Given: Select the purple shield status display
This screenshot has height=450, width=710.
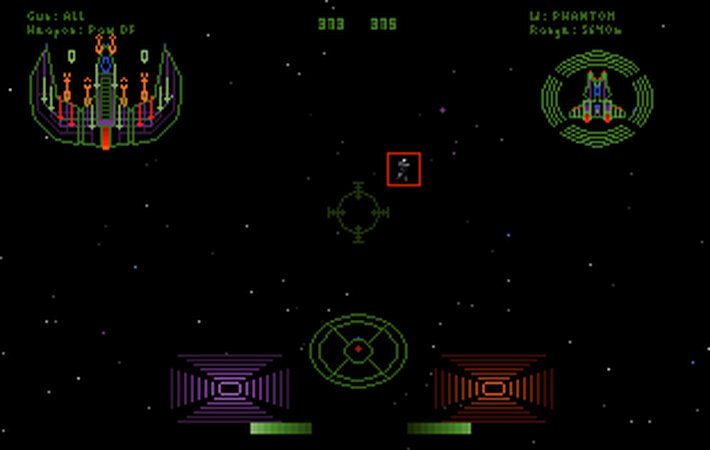Looking at the screenshot, I should [x=229, y=387].
